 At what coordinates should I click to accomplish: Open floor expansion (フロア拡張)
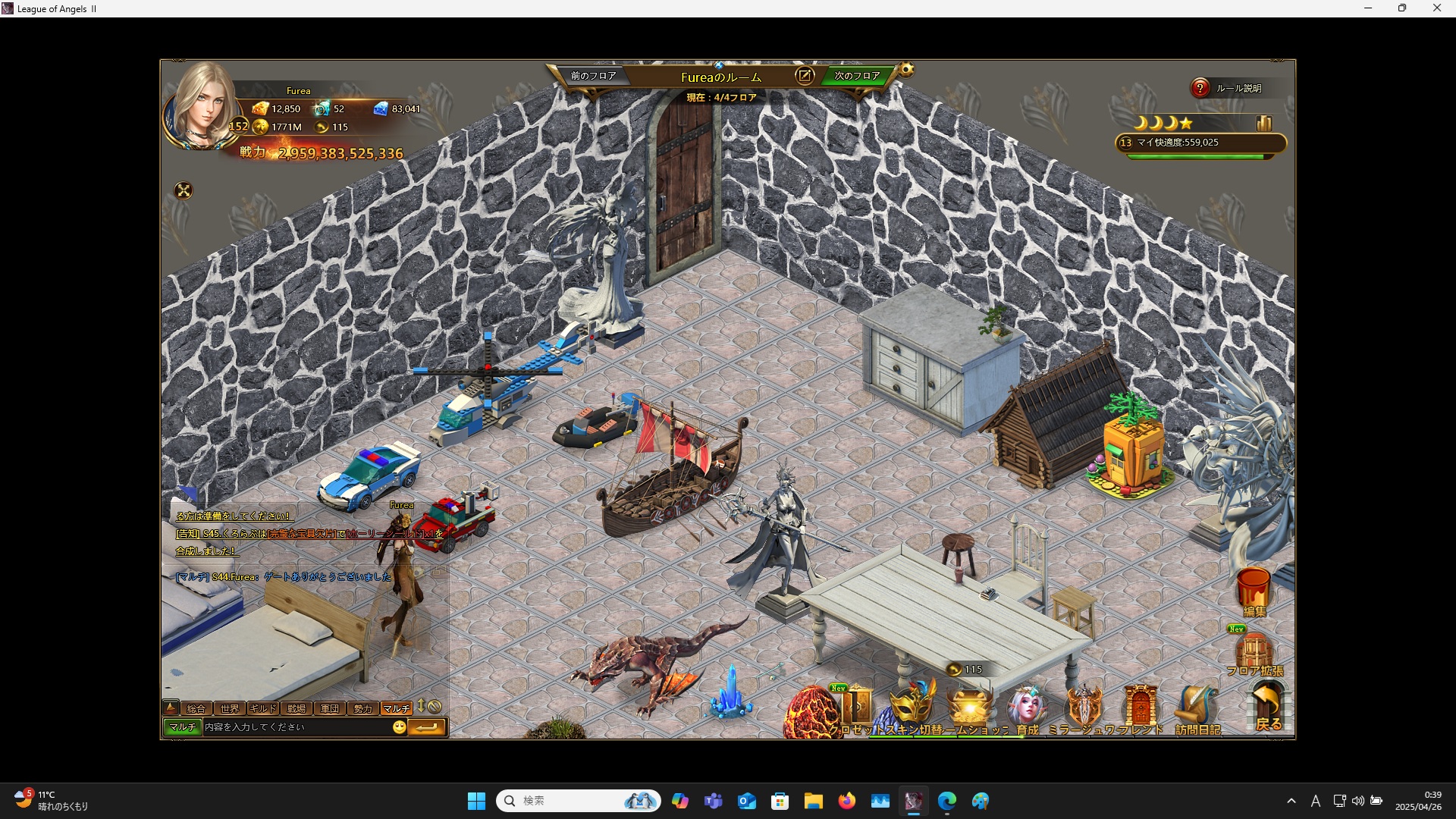(1254, 652)
